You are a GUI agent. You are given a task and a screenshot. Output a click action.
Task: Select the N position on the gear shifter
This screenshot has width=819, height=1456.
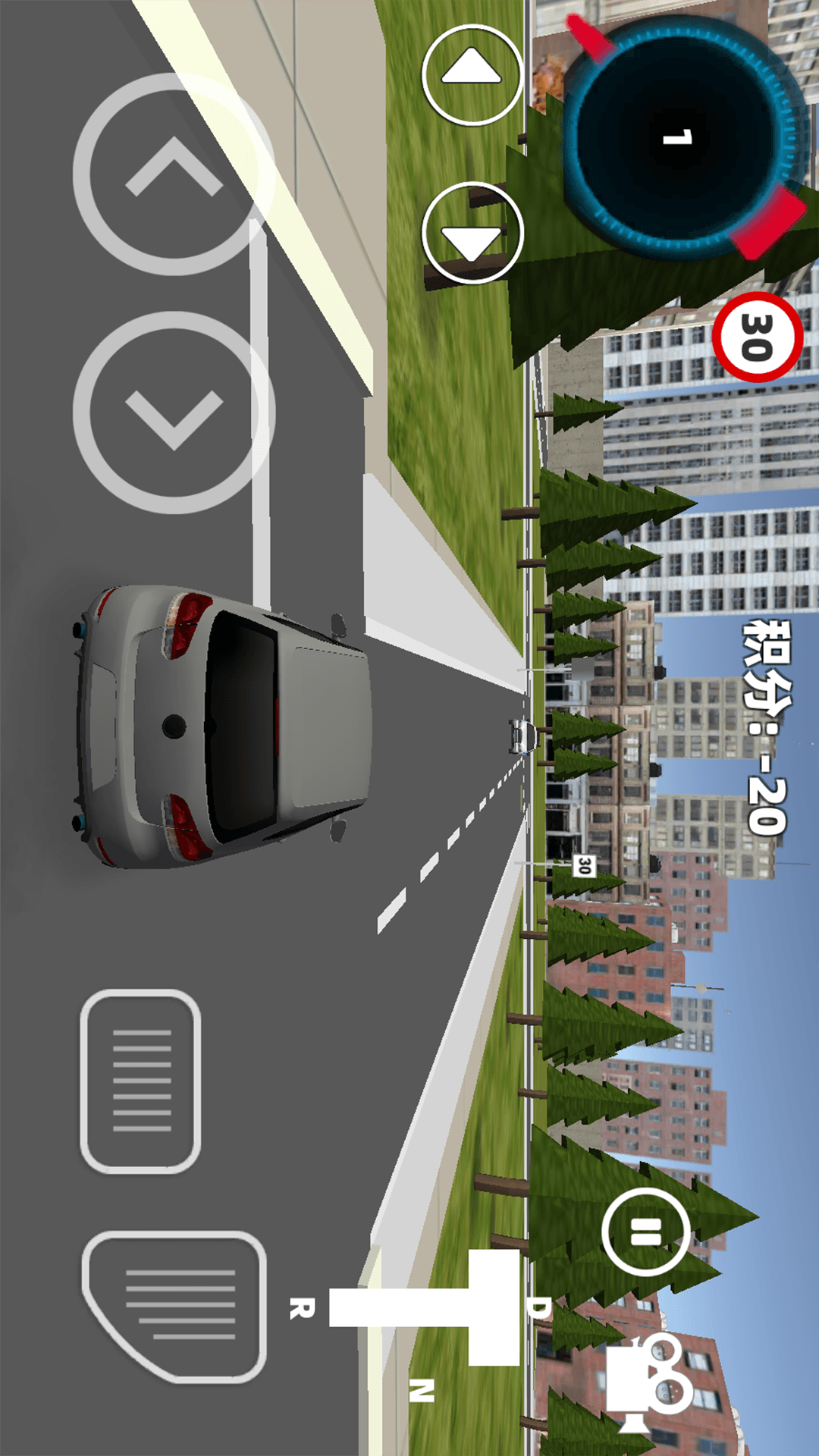tap(422, 1389)
